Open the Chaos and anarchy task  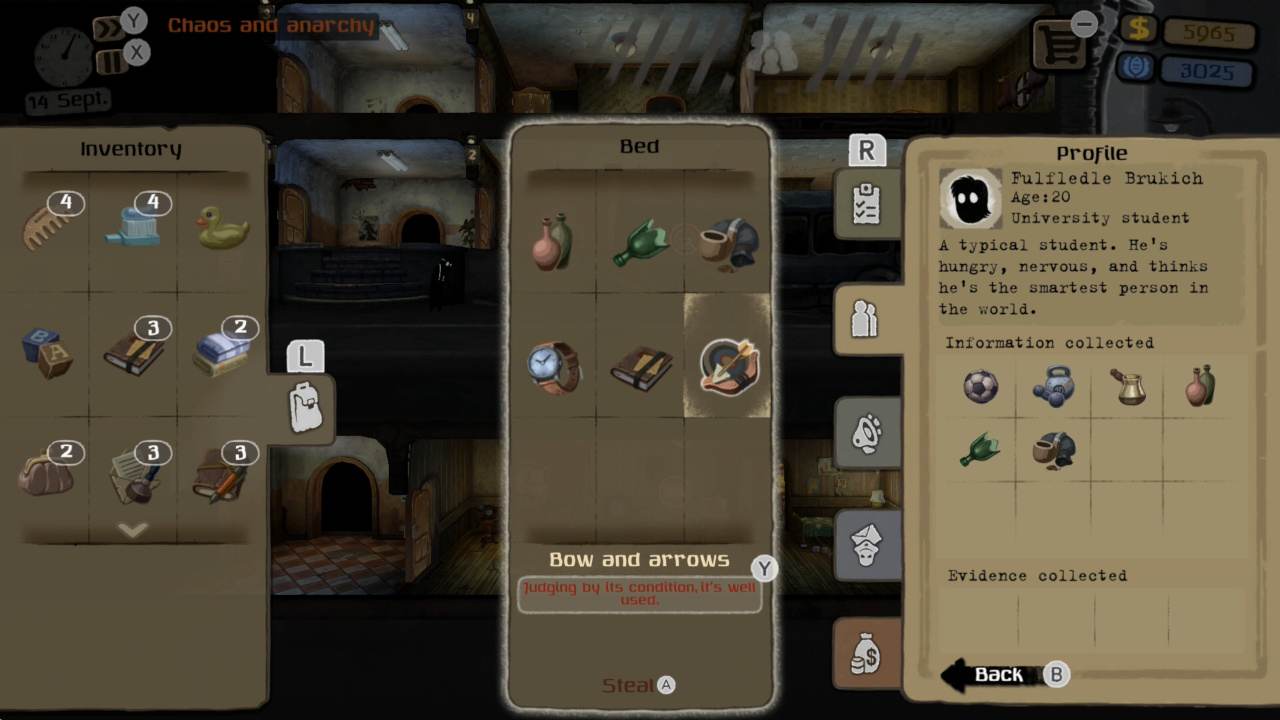pos(272,26)
